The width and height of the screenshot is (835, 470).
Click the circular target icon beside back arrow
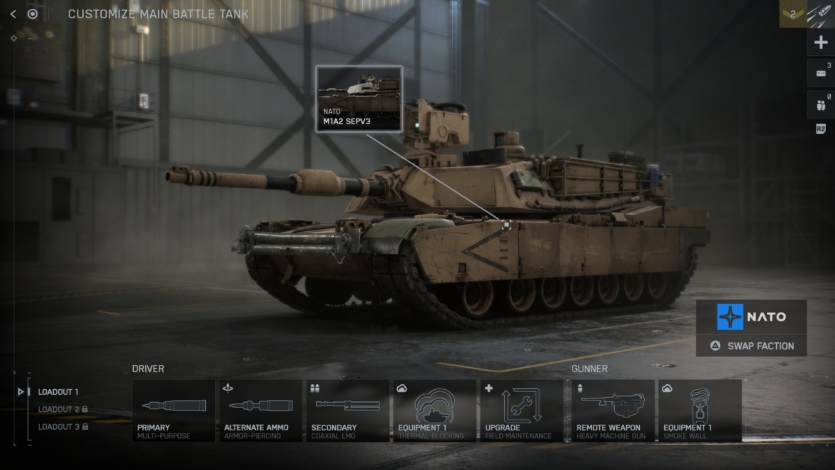[32, 14]
